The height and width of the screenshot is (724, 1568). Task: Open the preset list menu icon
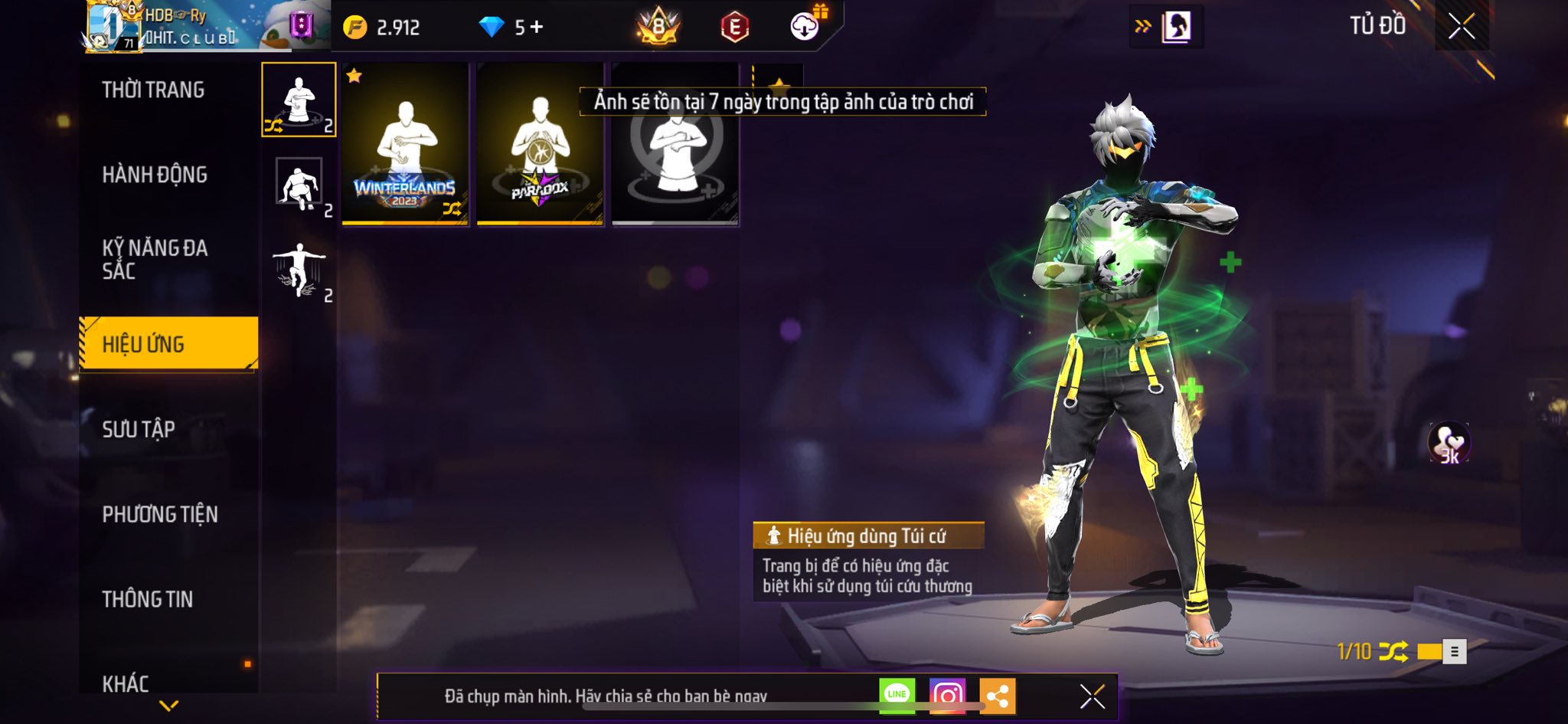(1454, 651)
